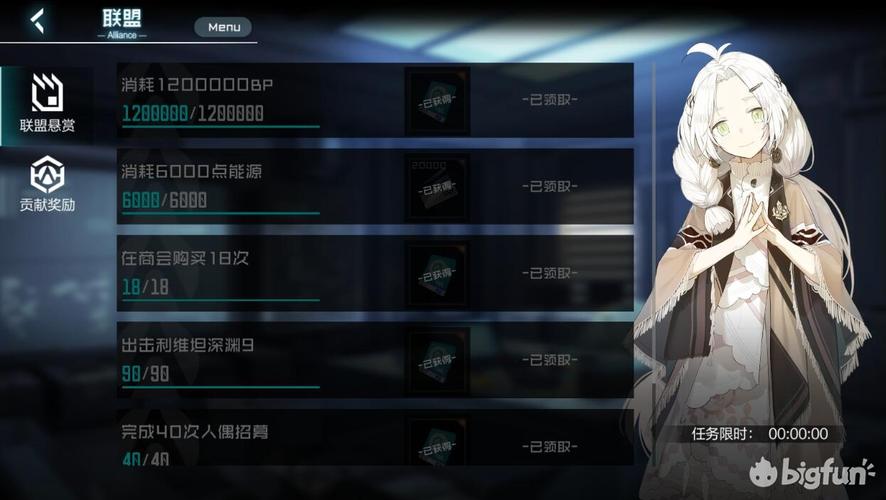
Task: Click 已领取 button for 消耗1200000BP task
Action: [549, 100]
